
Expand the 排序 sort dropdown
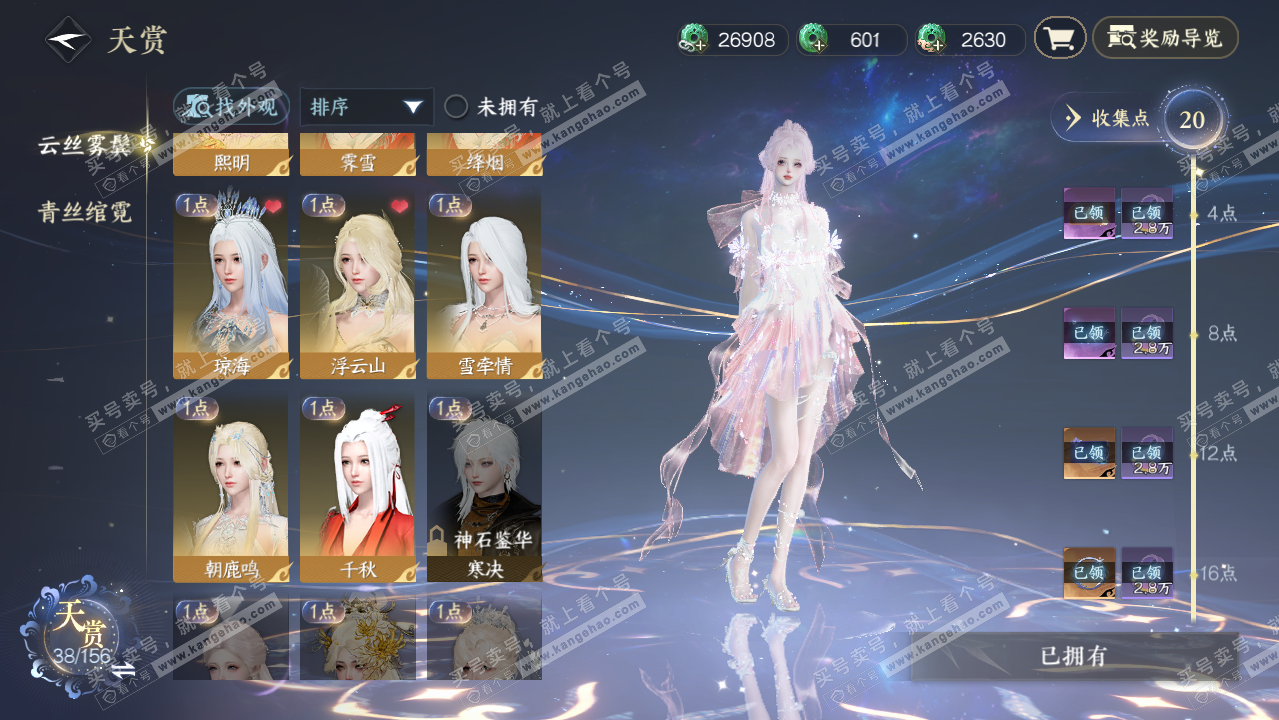click(366, 107)
